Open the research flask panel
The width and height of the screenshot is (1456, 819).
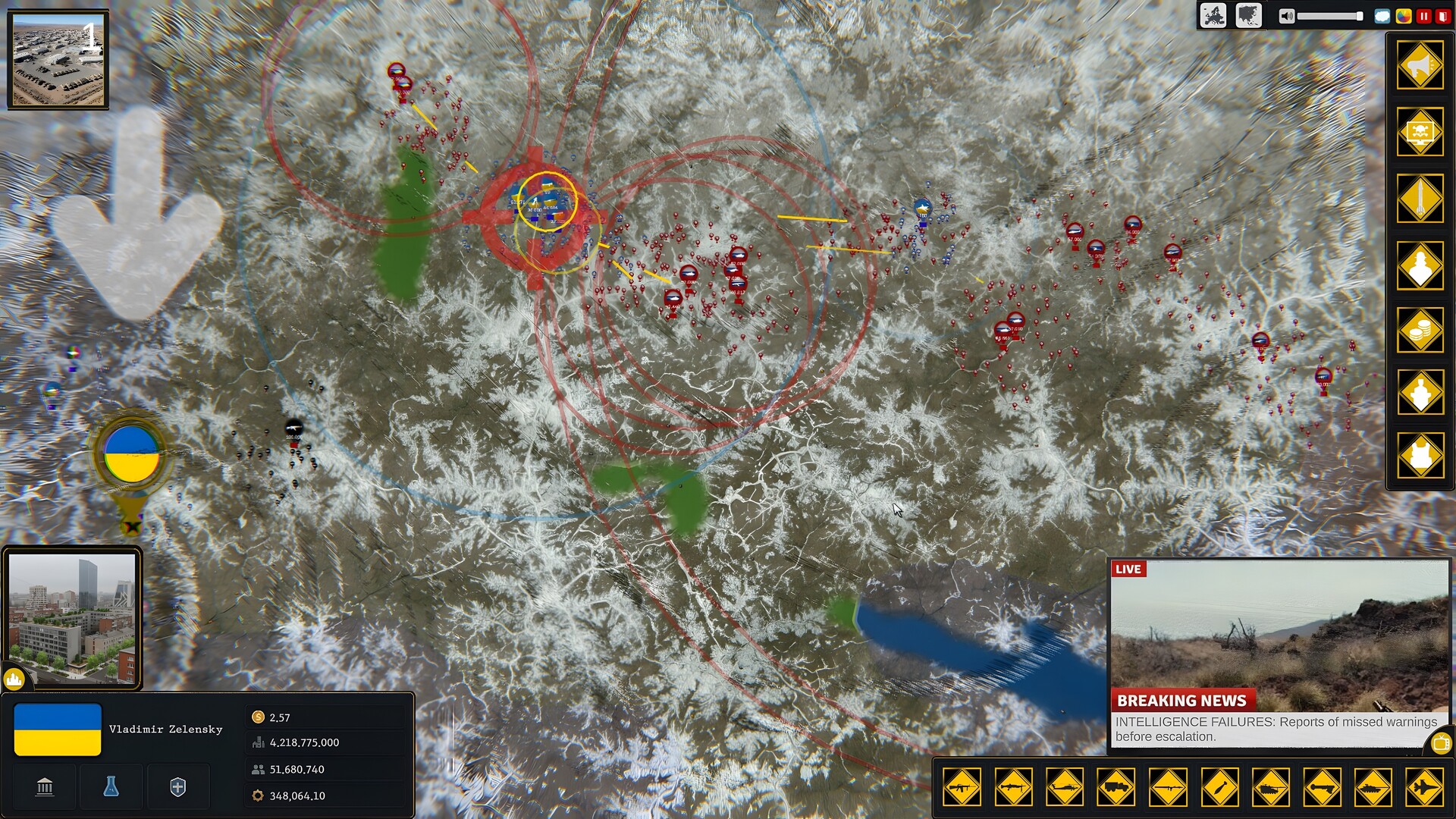111,786
